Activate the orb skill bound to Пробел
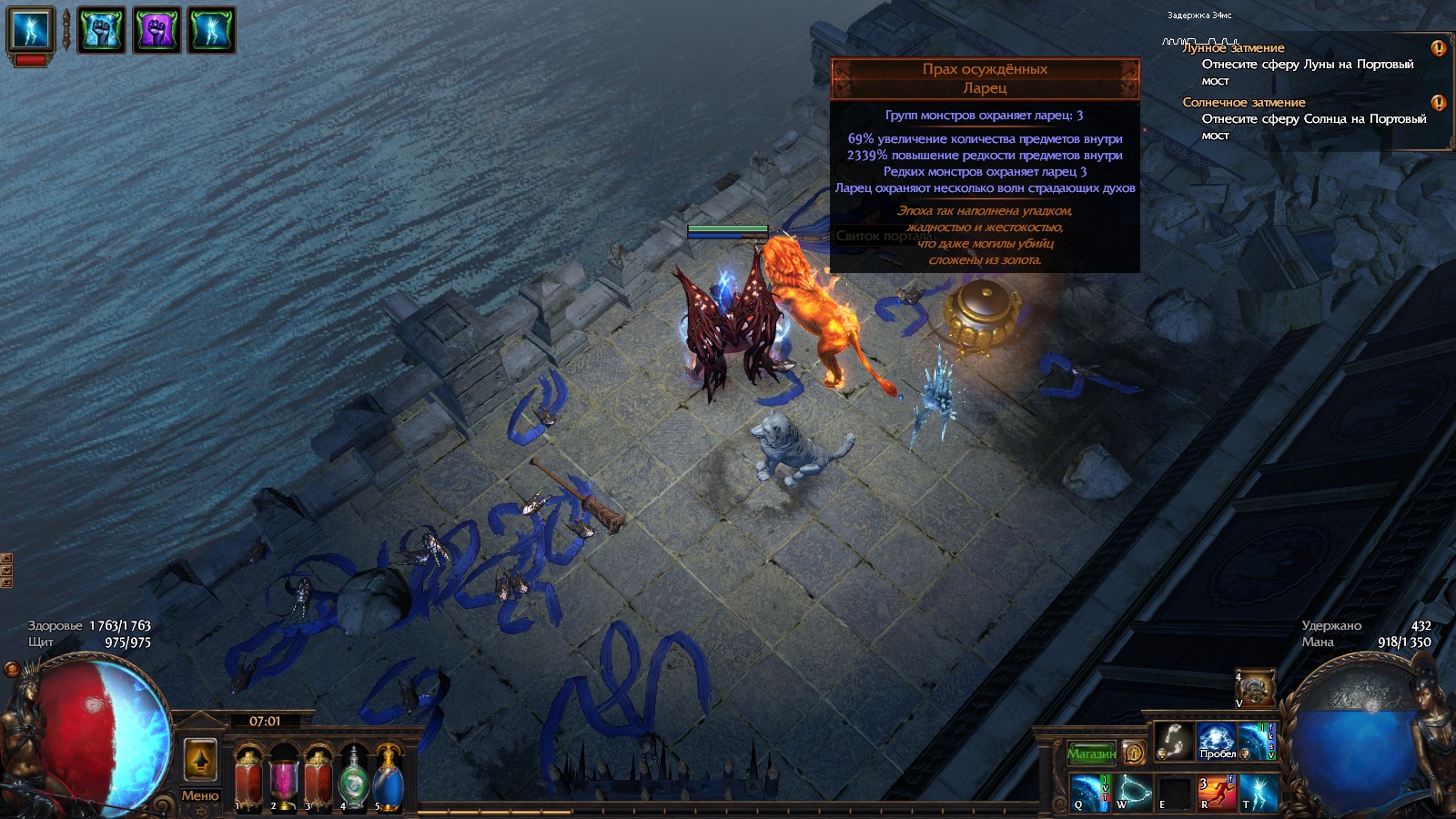 [1218, 742]
